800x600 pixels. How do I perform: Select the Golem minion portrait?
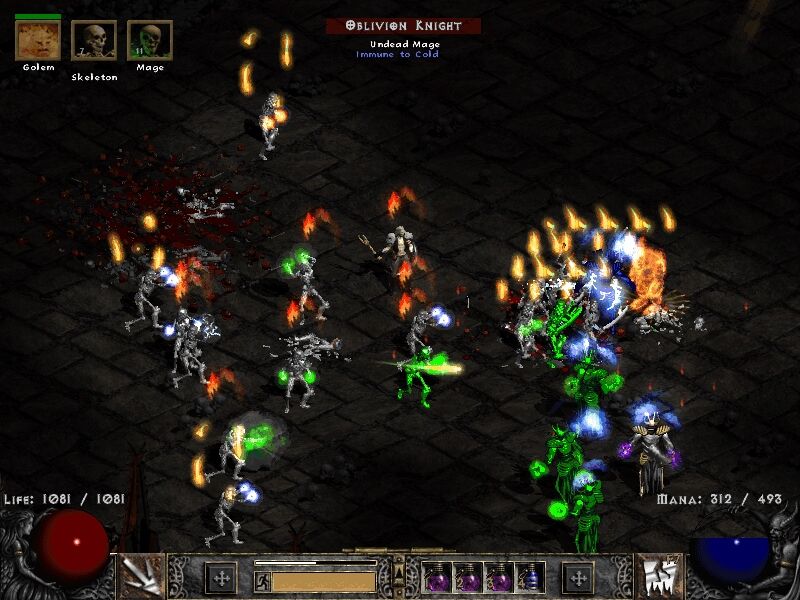38,40
